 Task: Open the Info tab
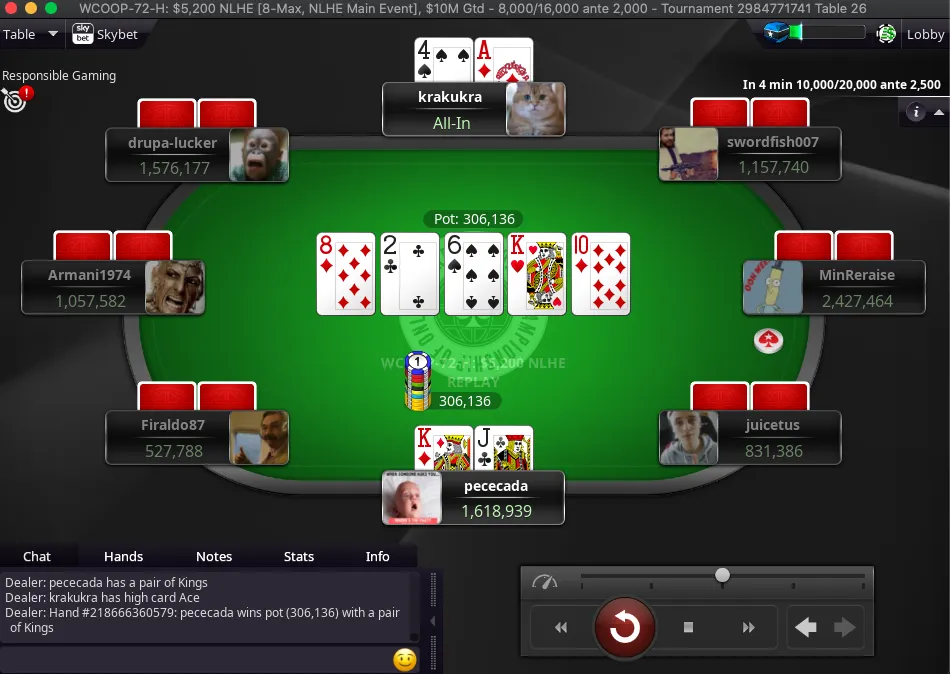click(378, 557)
